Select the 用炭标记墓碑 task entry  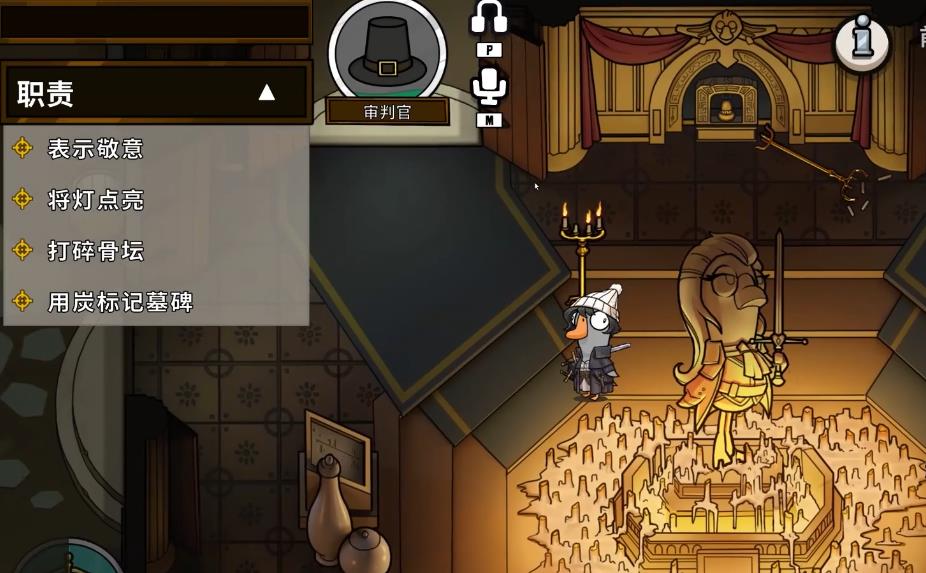pyautogui.click(x=120, y=302)
